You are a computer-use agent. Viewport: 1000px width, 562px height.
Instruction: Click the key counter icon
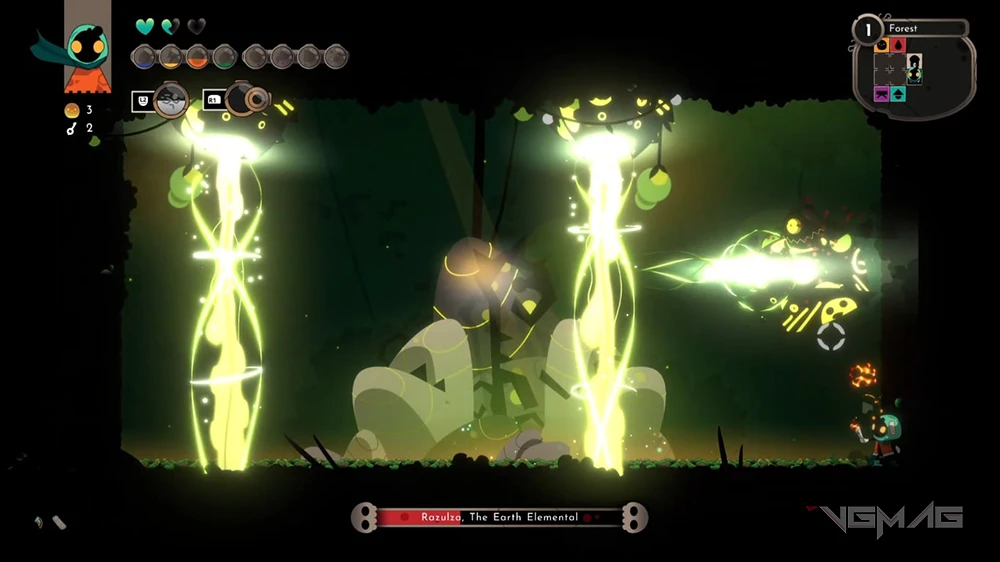72,128
